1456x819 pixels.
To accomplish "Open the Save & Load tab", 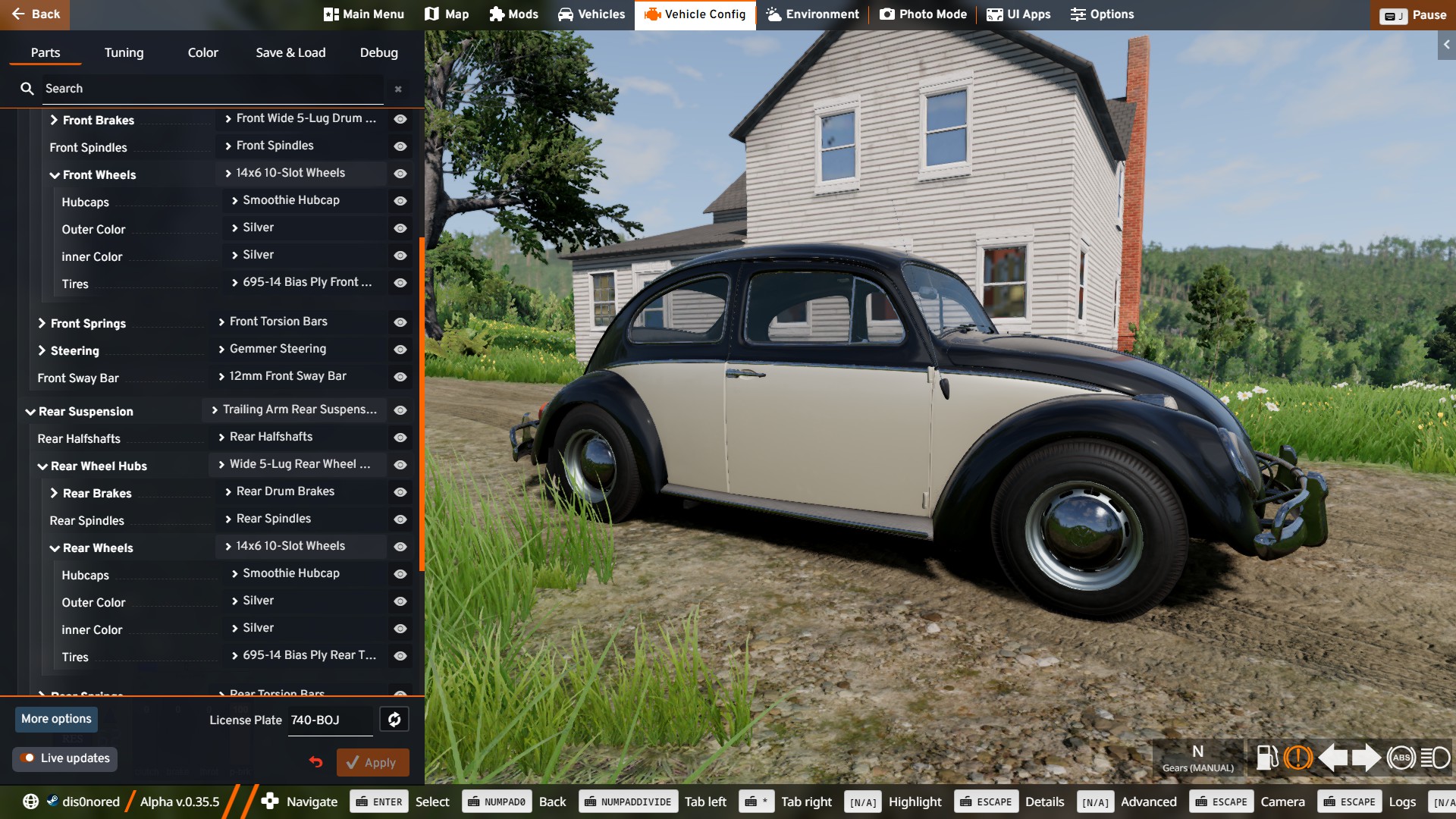I will pos(290,52).
